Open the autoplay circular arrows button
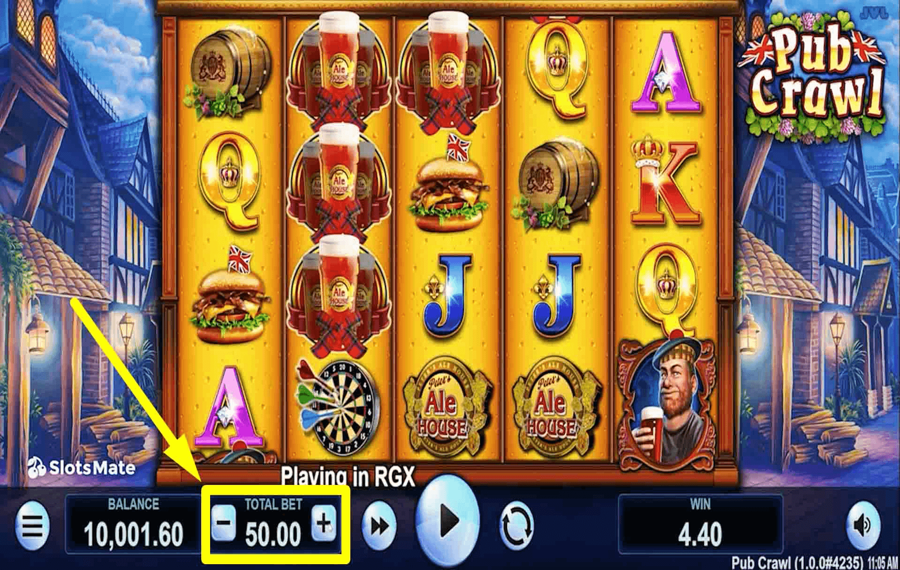900x570 pixels. click(517, 524)
